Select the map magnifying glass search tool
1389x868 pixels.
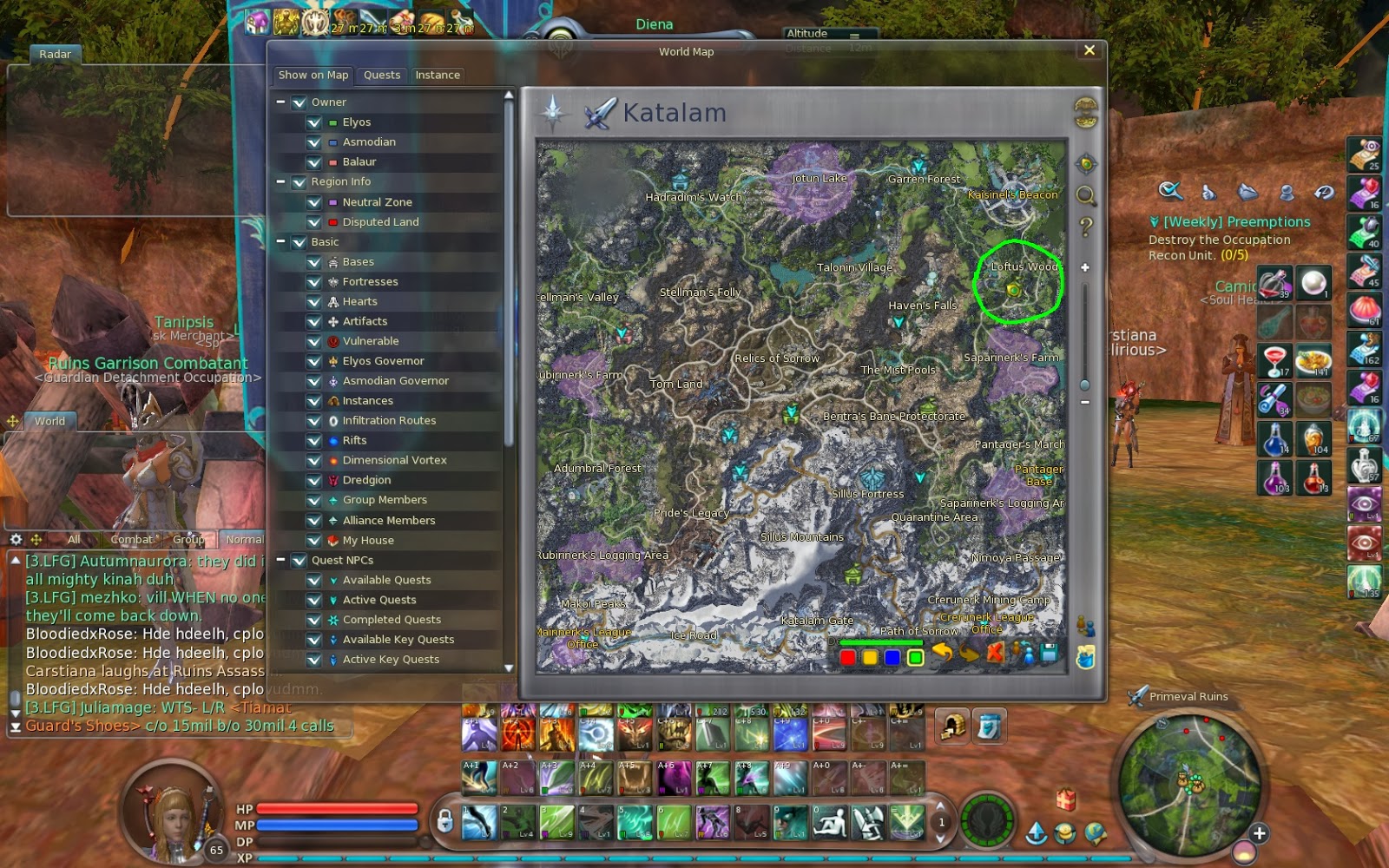1085,197
